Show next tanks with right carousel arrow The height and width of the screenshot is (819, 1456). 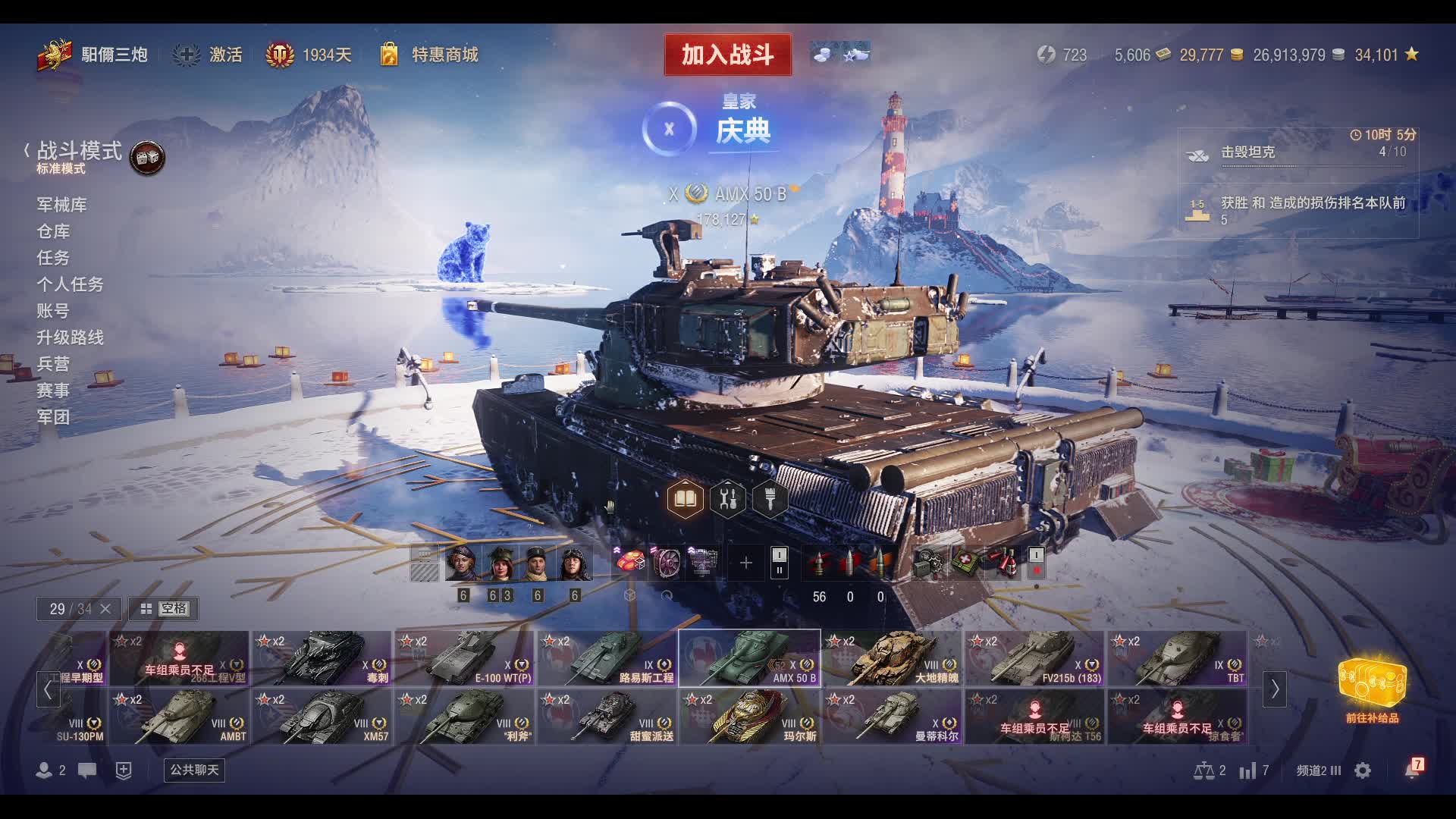pos(1274,689)
